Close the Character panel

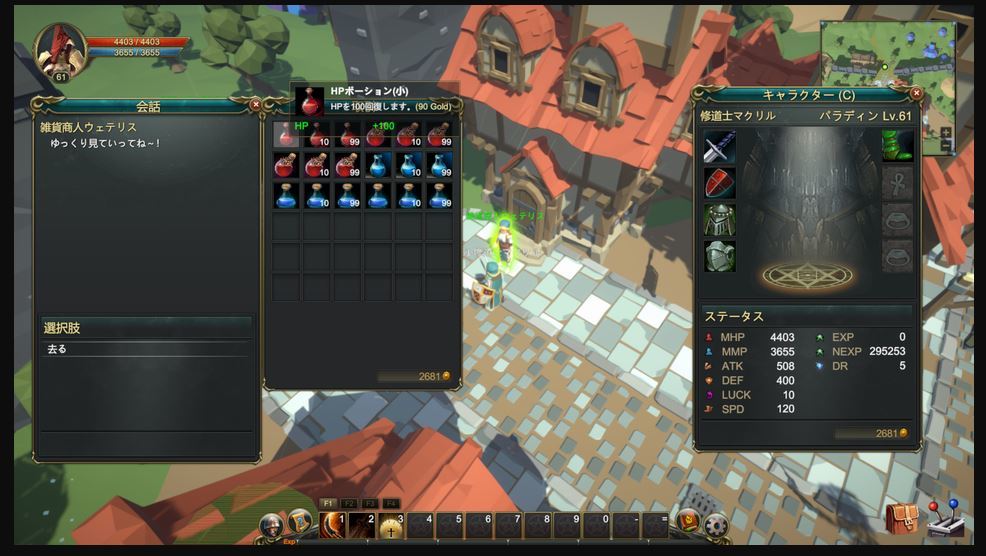pyautogui.click(x=917, y=93)
